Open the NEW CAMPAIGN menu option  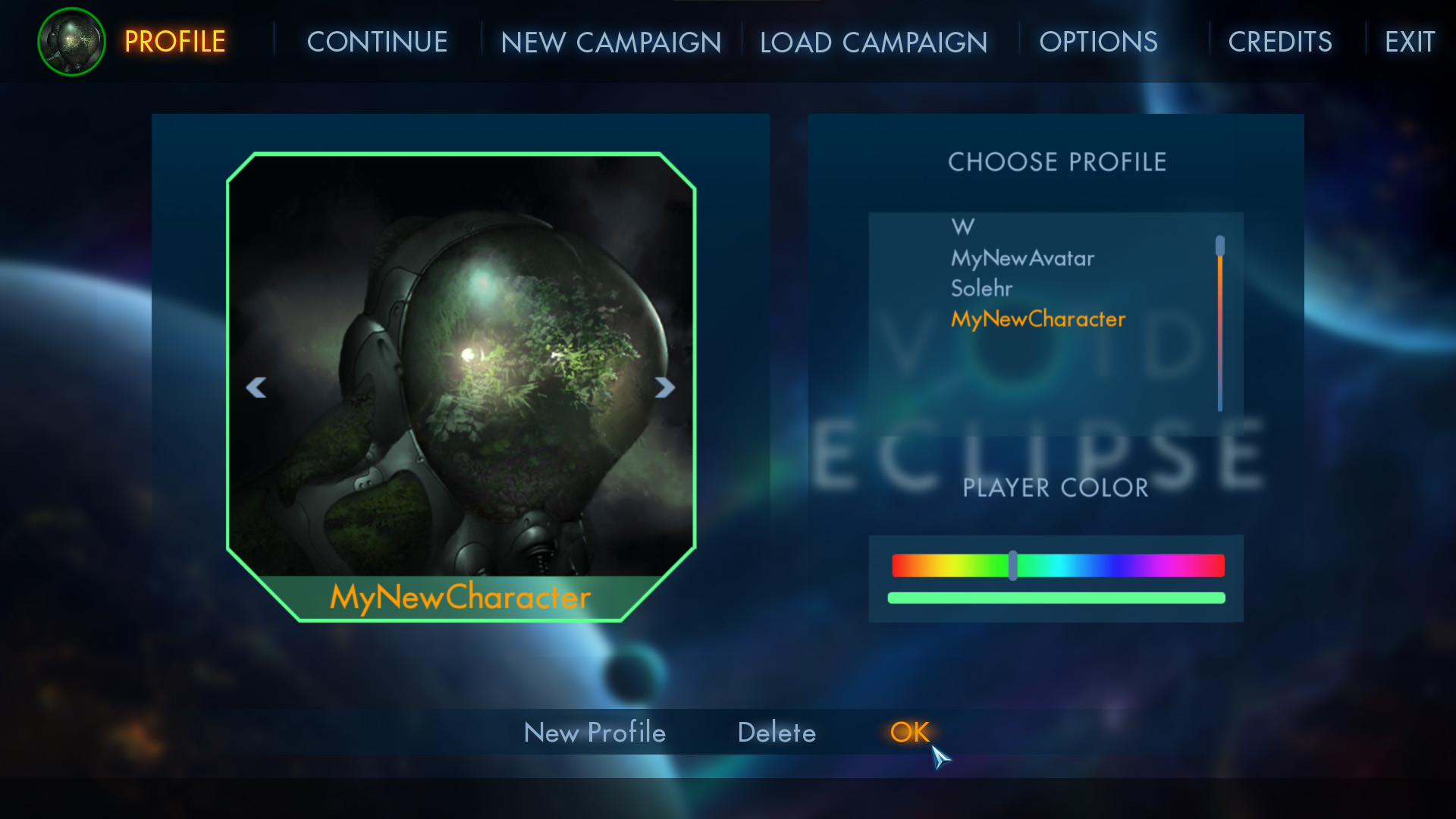tap(610, 42)
